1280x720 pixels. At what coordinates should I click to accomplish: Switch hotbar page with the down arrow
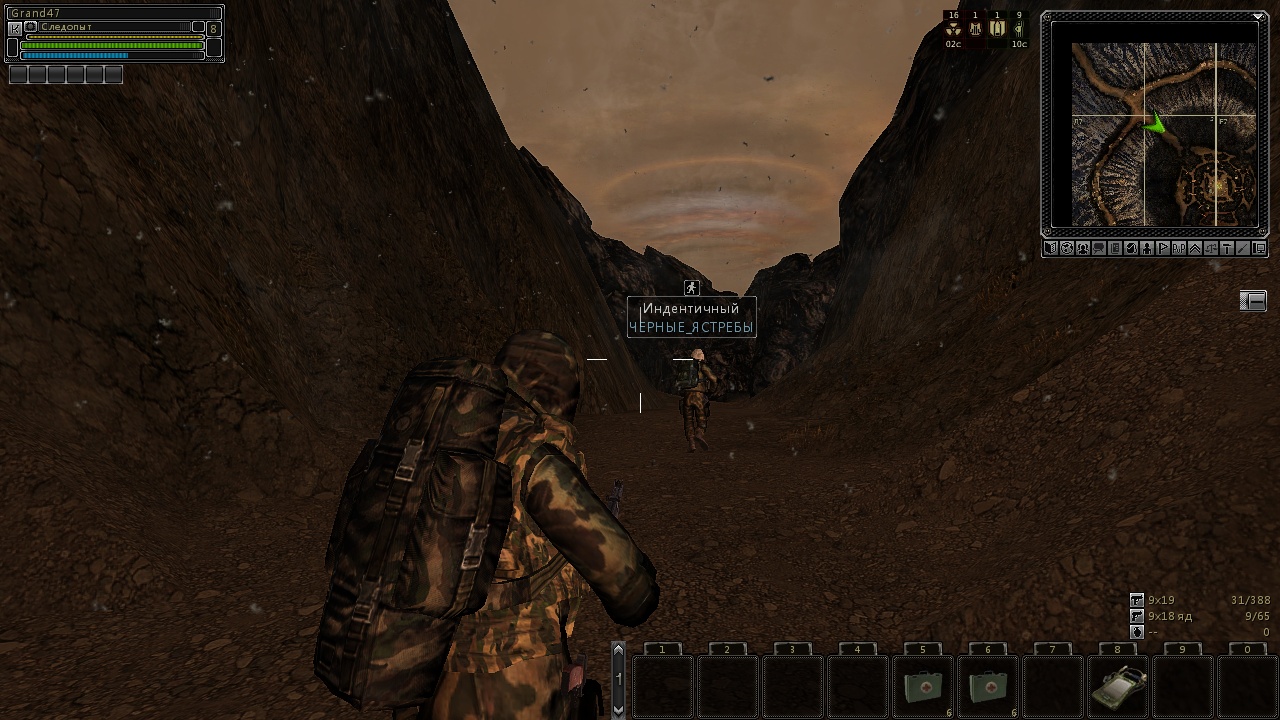tap(618, 708)
